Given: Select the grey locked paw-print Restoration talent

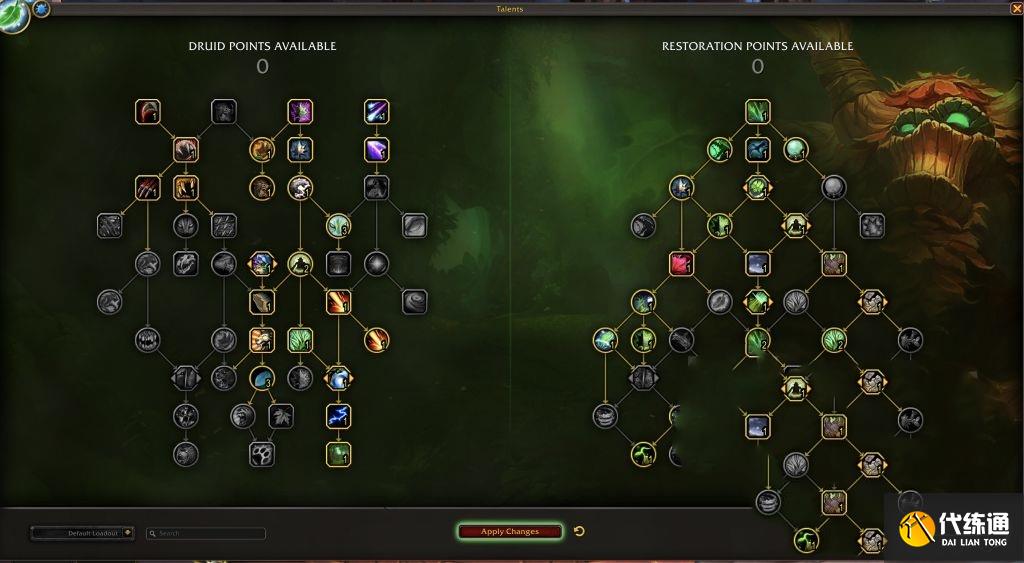Looking at the screenshot, I should (871, 226).
